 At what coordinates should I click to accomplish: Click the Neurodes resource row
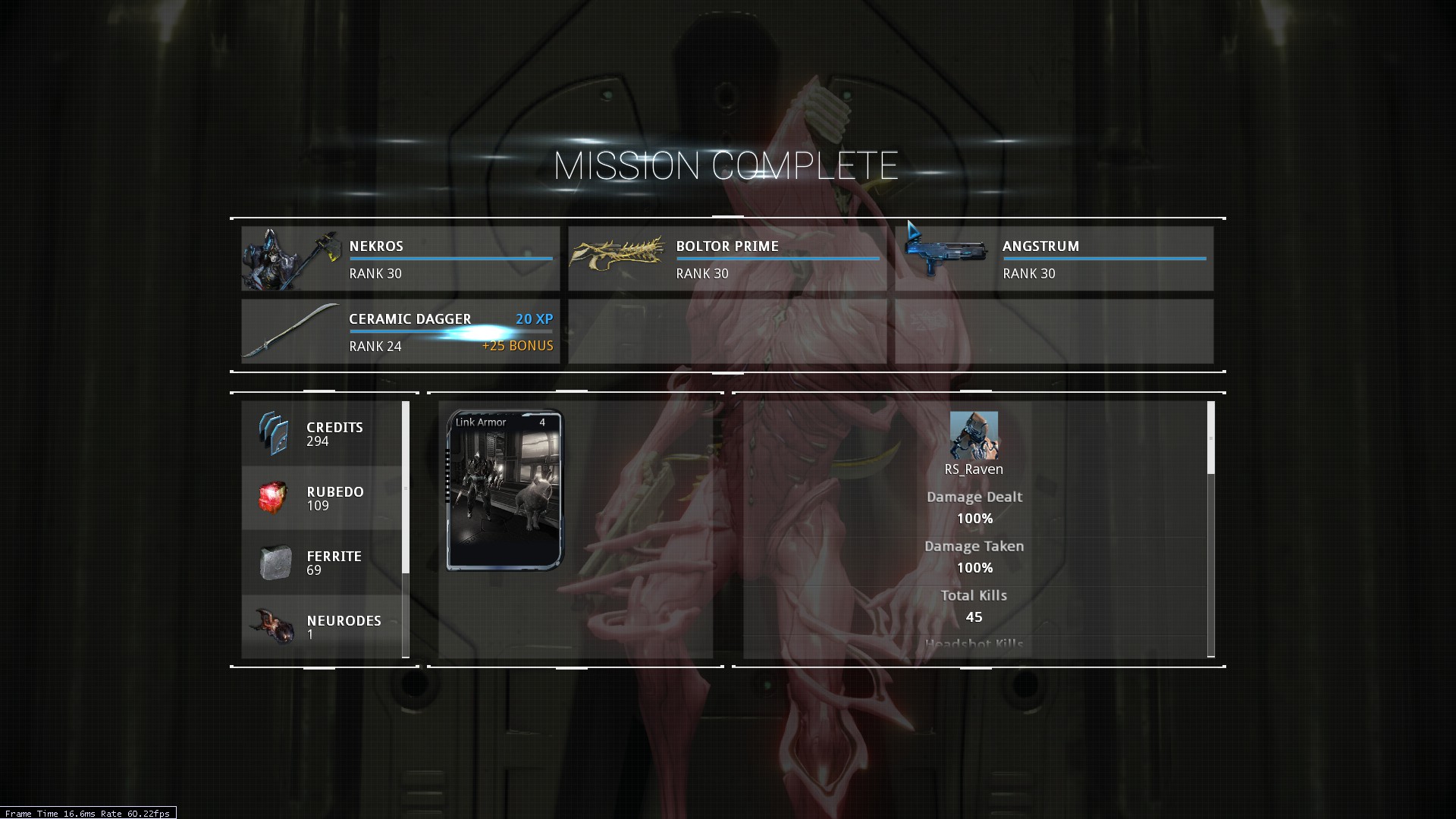coord(322,627)
